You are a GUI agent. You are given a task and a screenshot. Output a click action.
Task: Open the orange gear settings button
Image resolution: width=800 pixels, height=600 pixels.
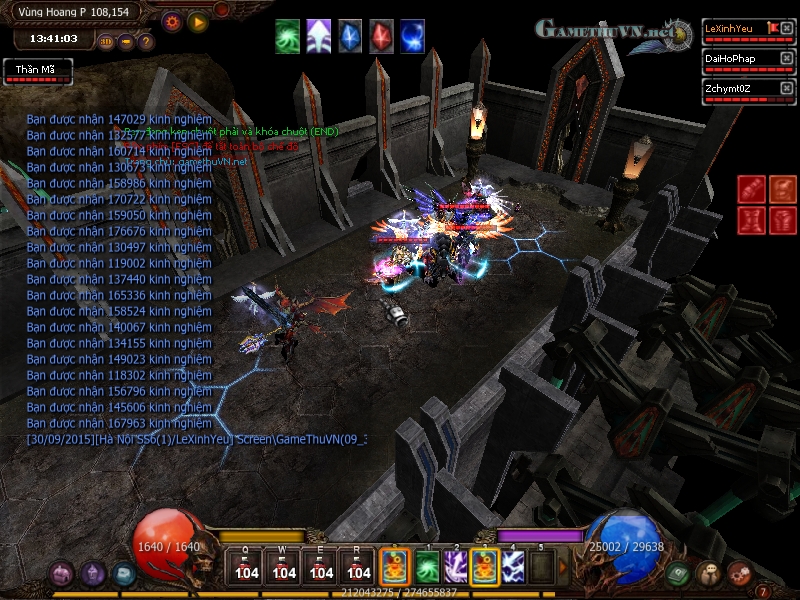tap(171, 21)
